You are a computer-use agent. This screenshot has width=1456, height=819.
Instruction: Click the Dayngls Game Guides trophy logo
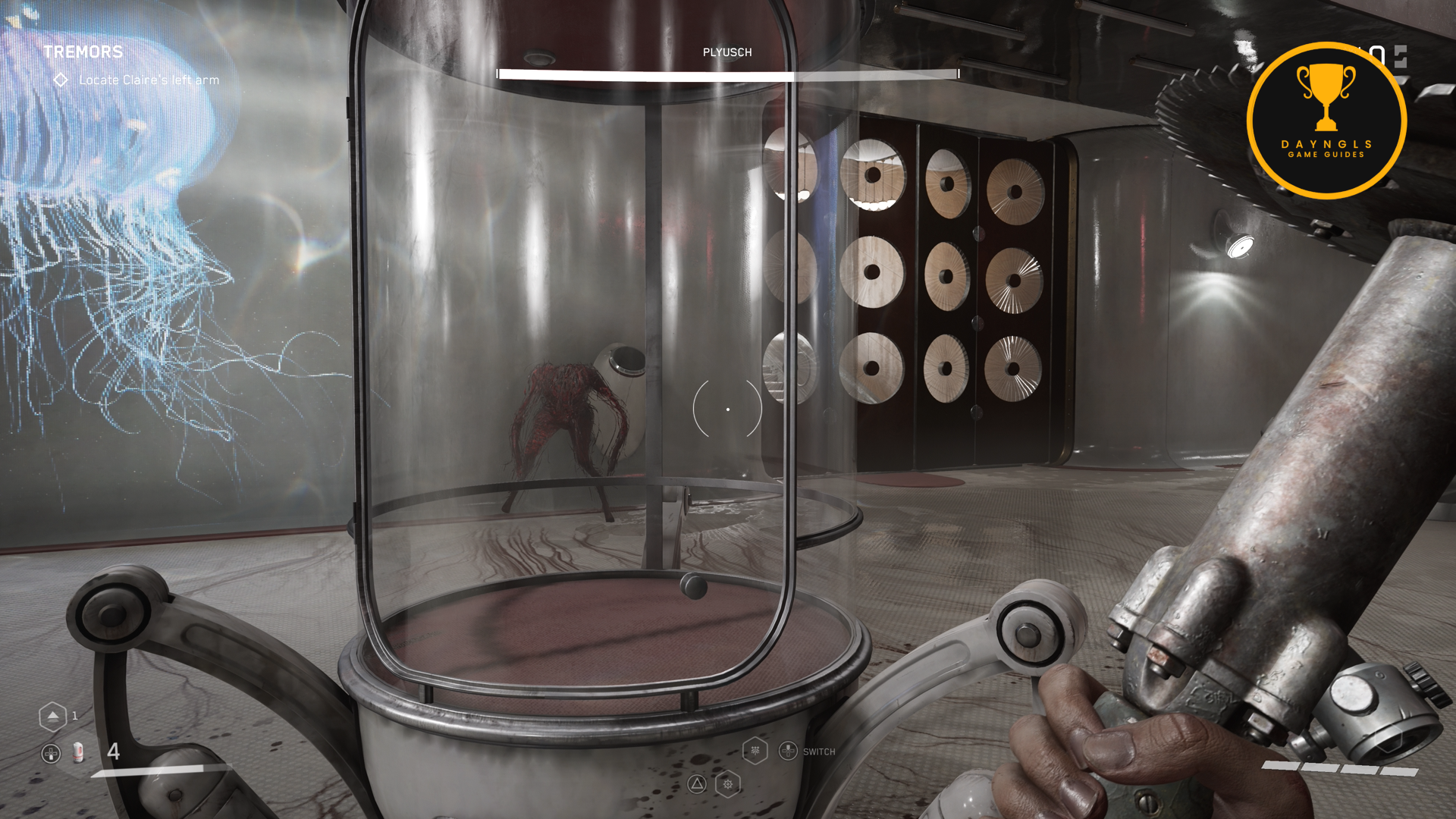point(1326,121)
